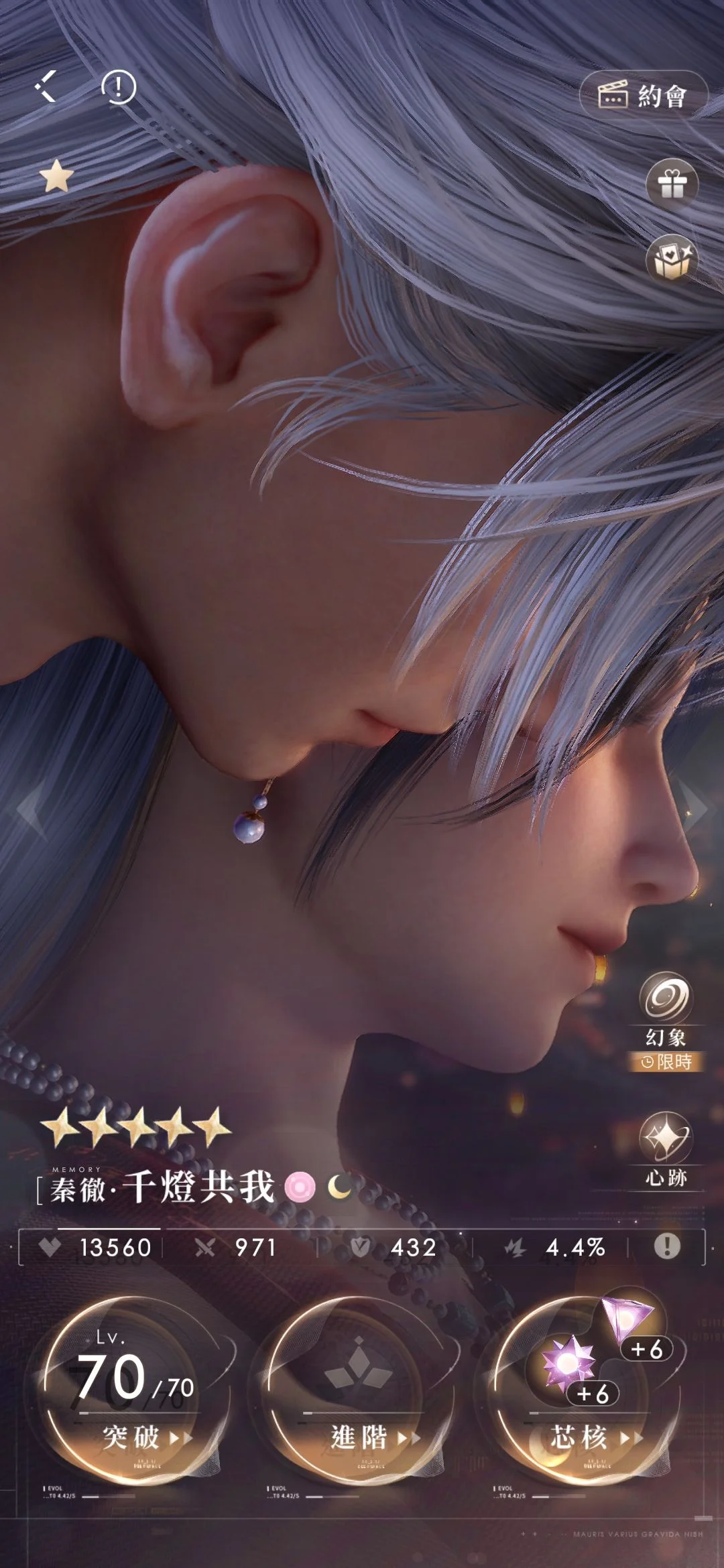Image resolution: width=724 pixels, height=1568 pixels.
Task: Switch to the next memory card
Action: tap(697, 809)
